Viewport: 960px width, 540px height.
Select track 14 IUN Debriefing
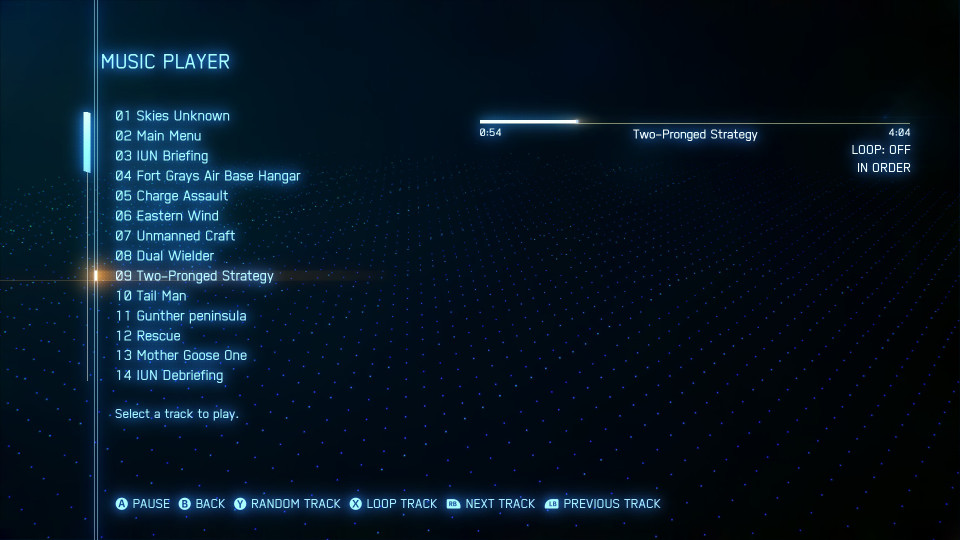tap(169, 376)
